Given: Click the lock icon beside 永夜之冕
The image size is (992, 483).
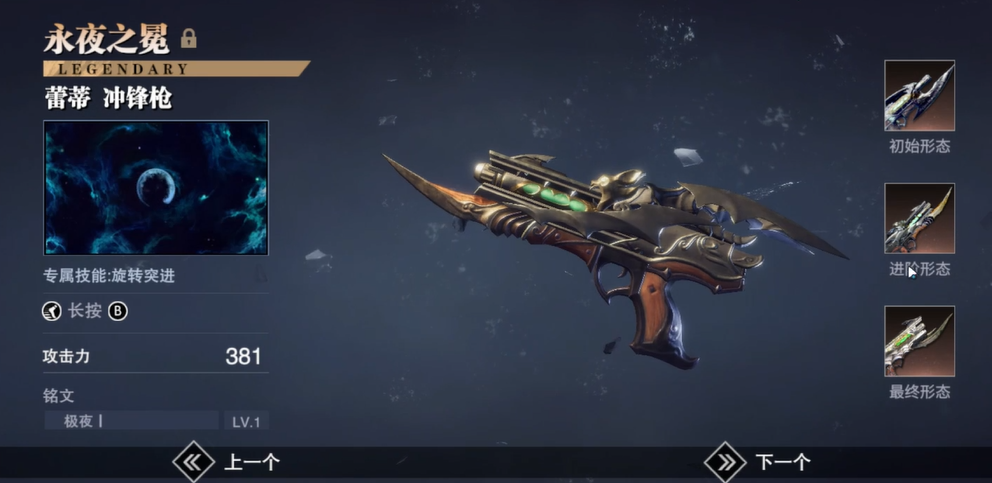Looking at the screenshot, I should [x=188, y=39].
